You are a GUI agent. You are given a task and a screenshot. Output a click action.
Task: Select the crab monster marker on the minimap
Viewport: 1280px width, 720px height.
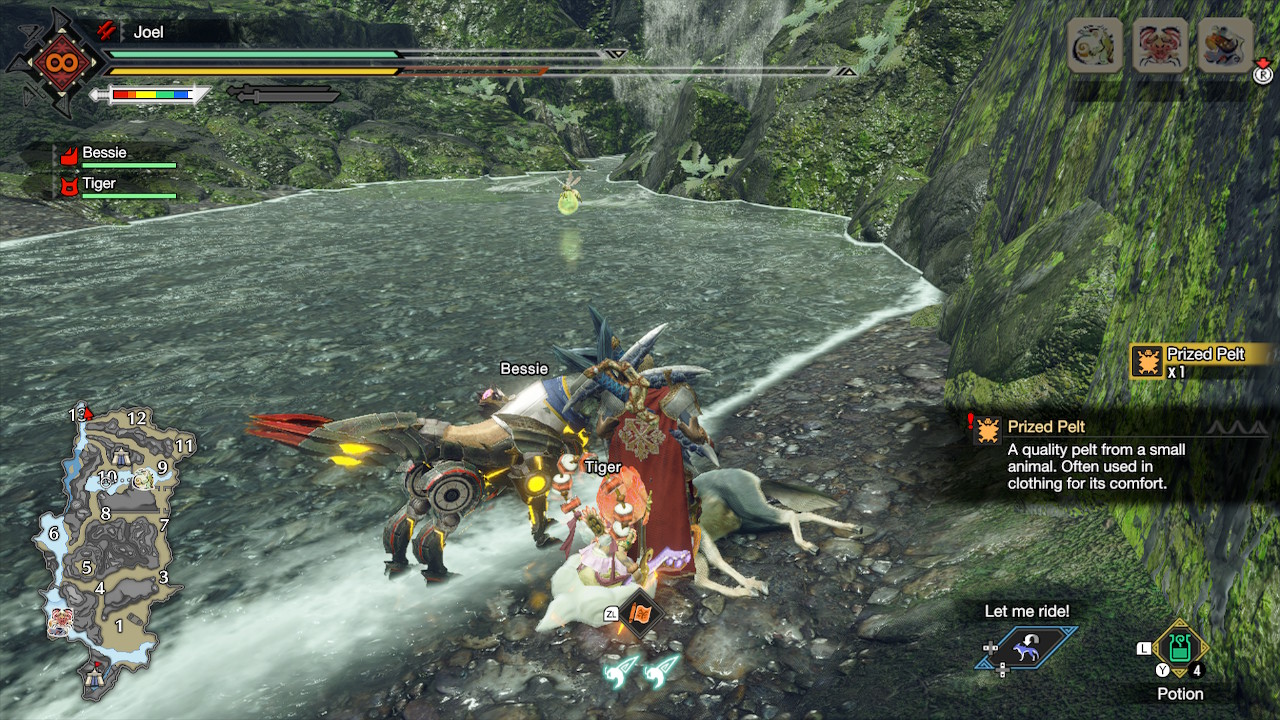click(60, 621)
